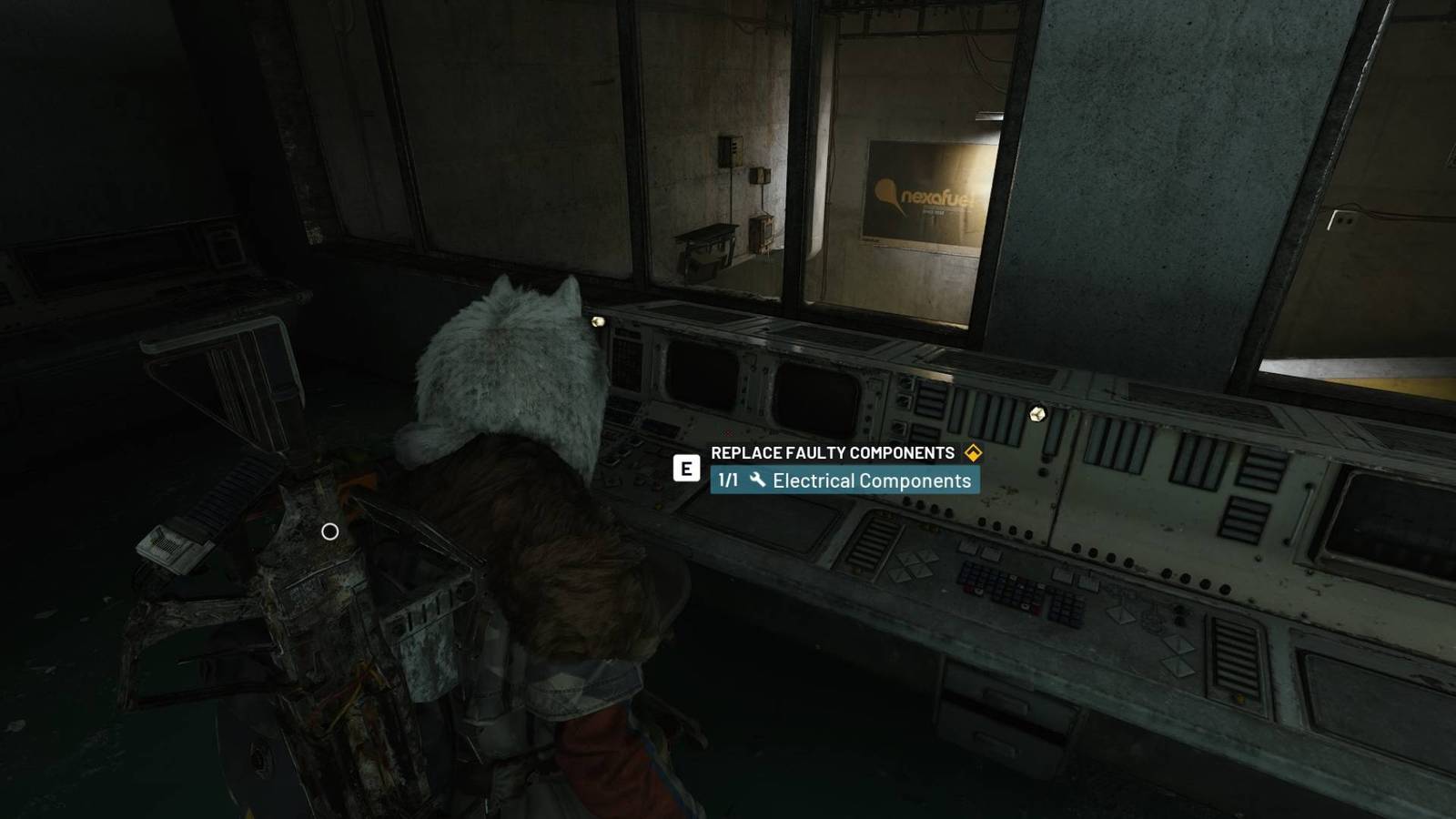The image size is (1456, 819).
Task: Click the glowing screw marker left of monitors
Action: [598, 321]
